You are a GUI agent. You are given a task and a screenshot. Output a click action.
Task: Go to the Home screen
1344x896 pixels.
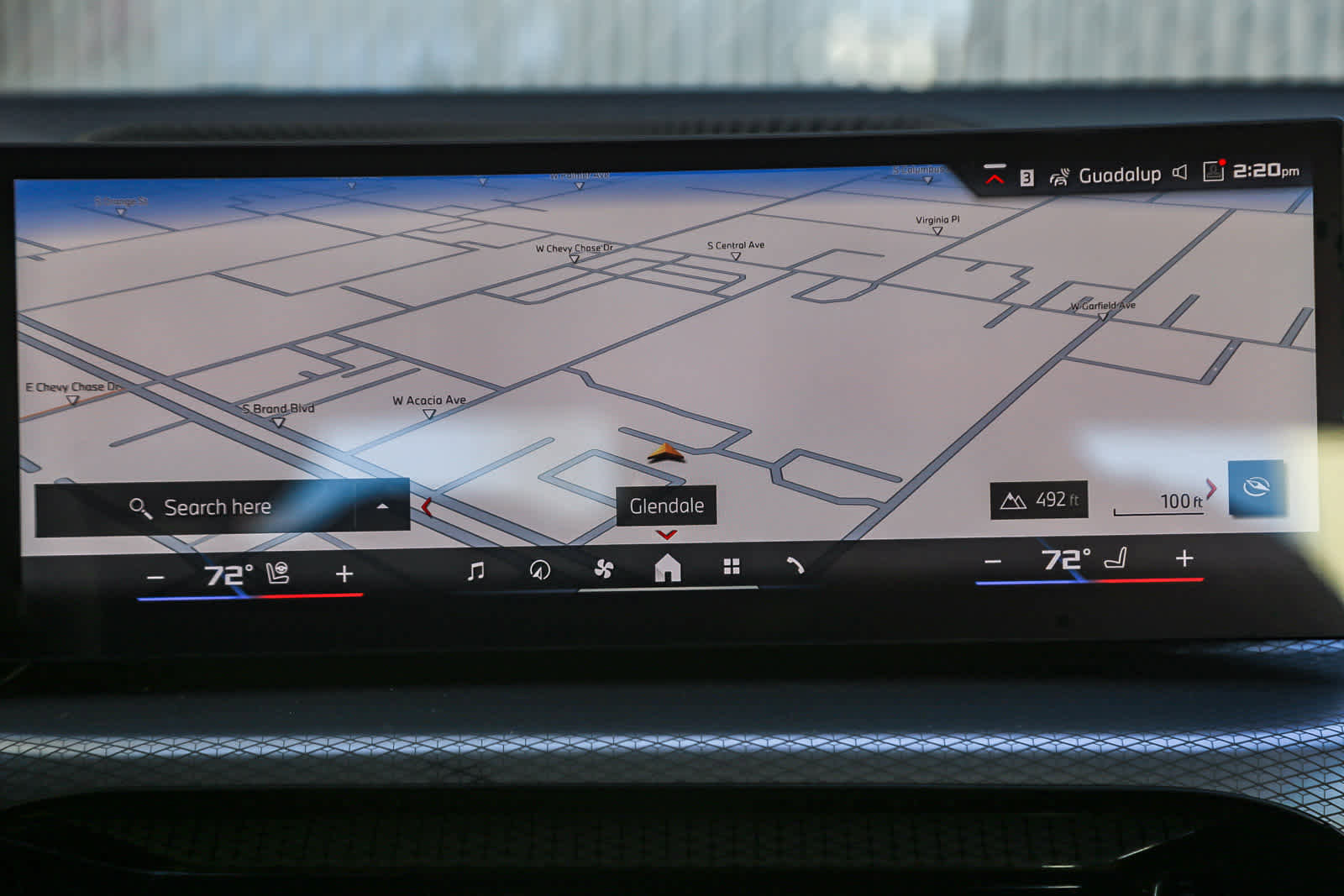click(x=666, y=569)
